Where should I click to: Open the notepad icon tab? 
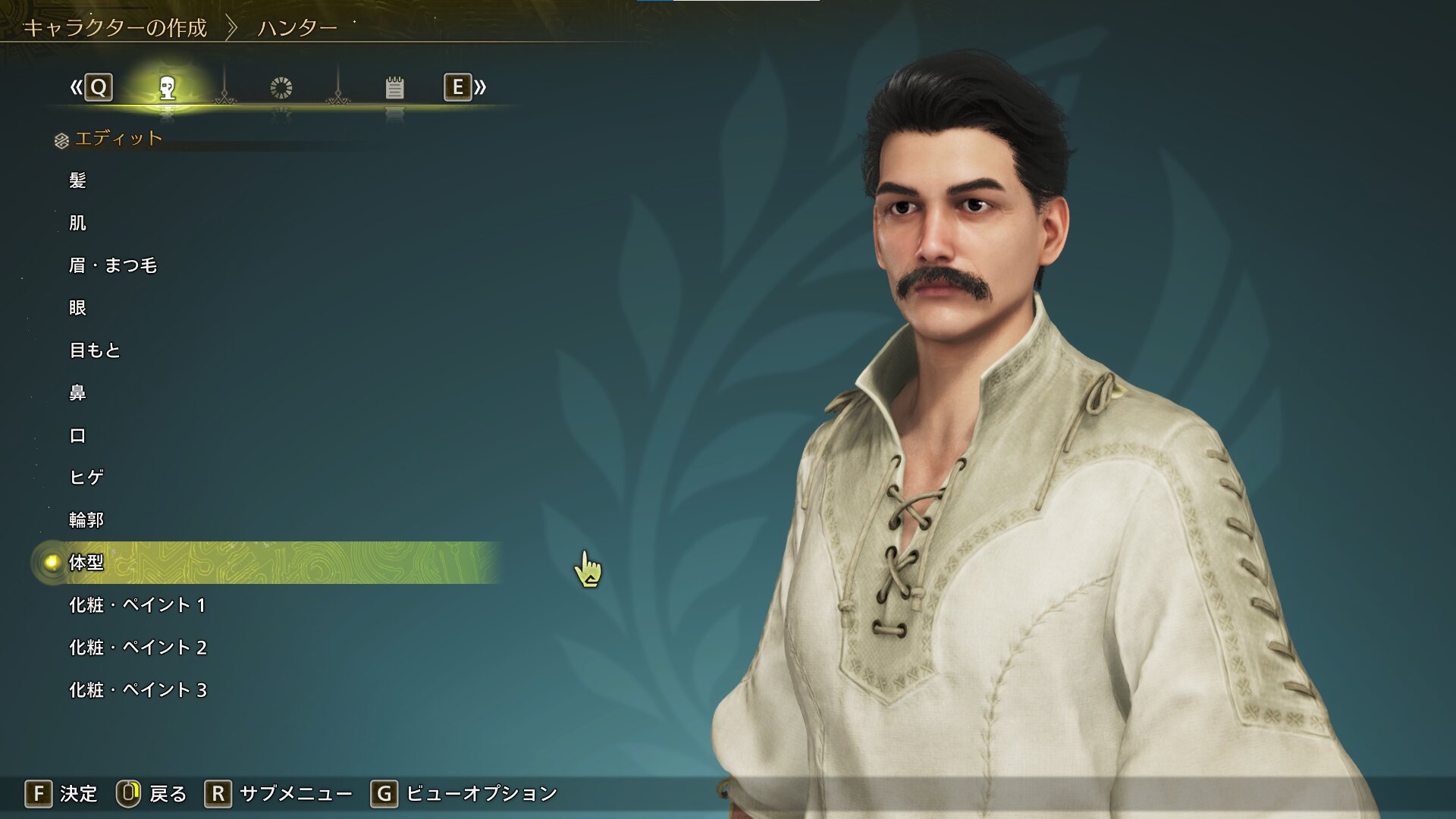pyautogui.click(x=394, y=88)
